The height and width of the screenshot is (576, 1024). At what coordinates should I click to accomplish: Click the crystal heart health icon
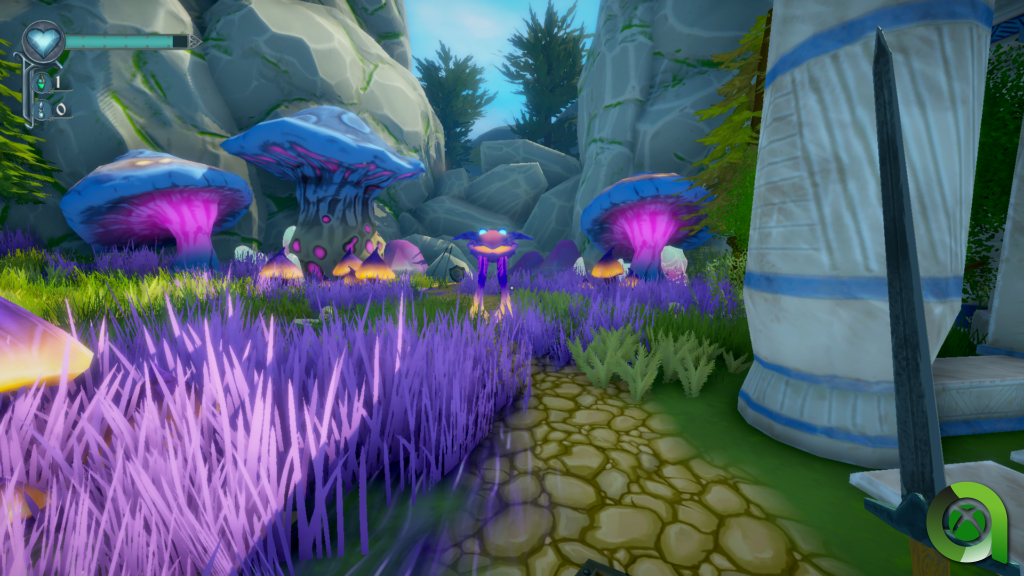(x=43, y=41)
